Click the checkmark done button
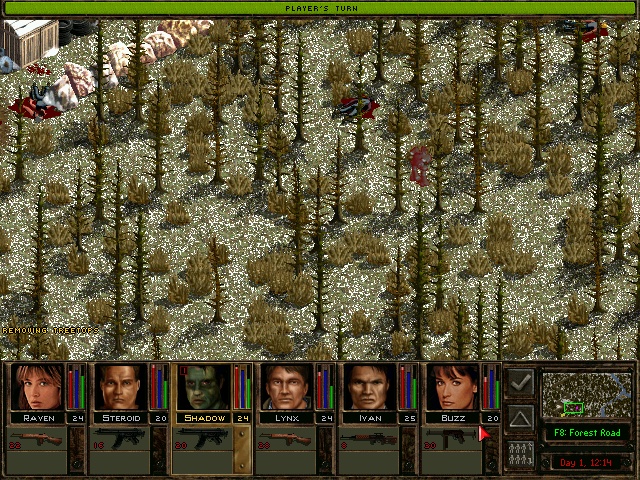The image size is (640, 480). pos(520,381)
